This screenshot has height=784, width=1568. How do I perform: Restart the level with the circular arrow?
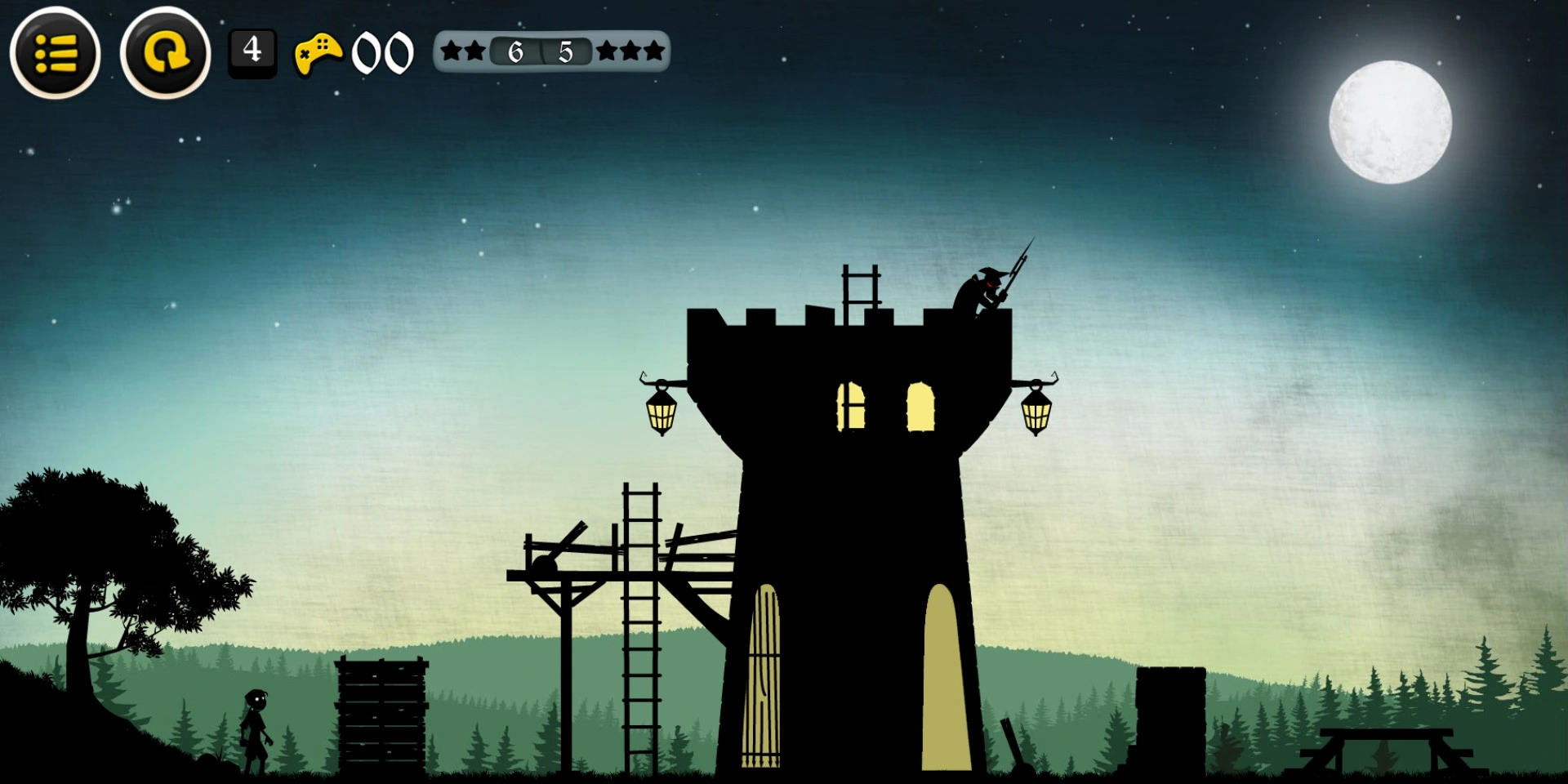pyautogui.click(x=165, y=53)
